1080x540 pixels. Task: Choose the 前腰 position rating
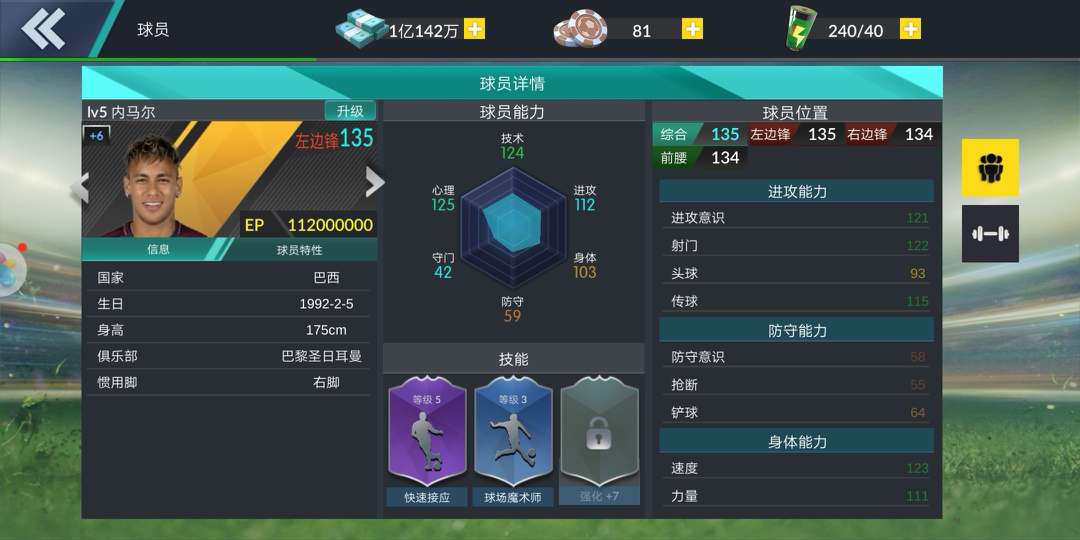click(x=698, y=157)
